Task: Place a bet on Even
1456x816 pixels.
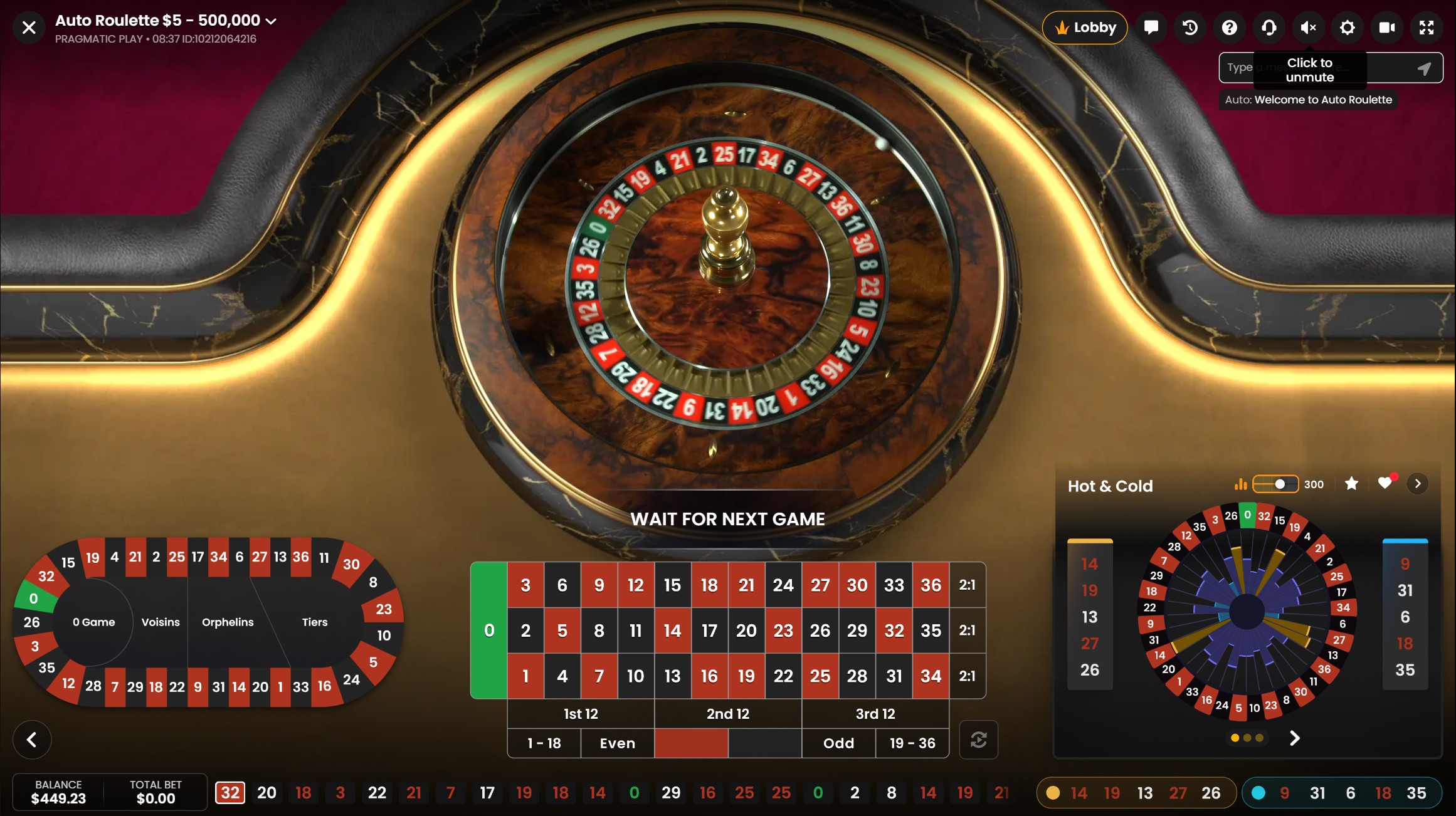Action: 616,743
